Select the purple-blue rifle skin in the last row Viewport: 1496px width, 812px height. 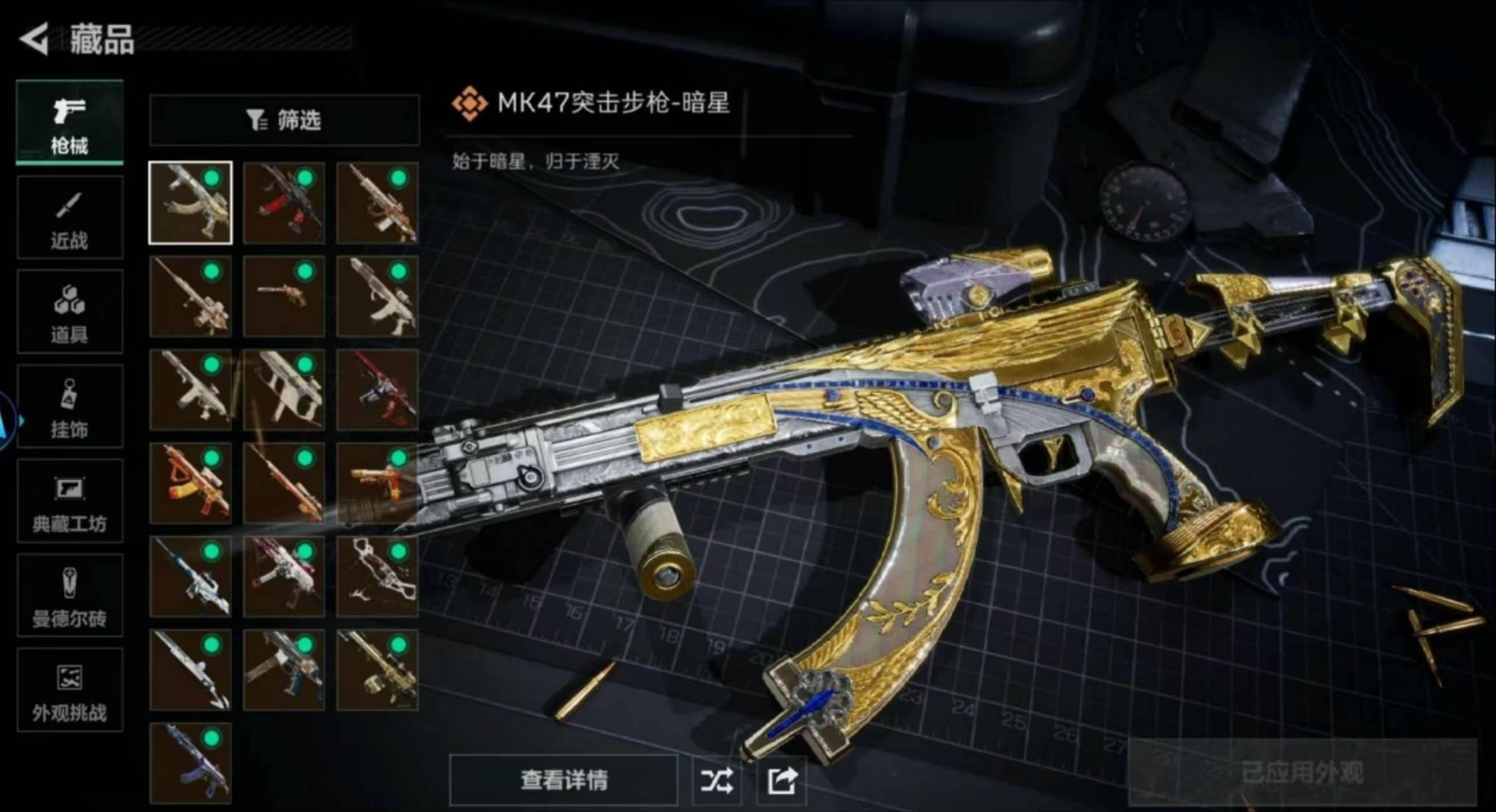tap(190, 763)
